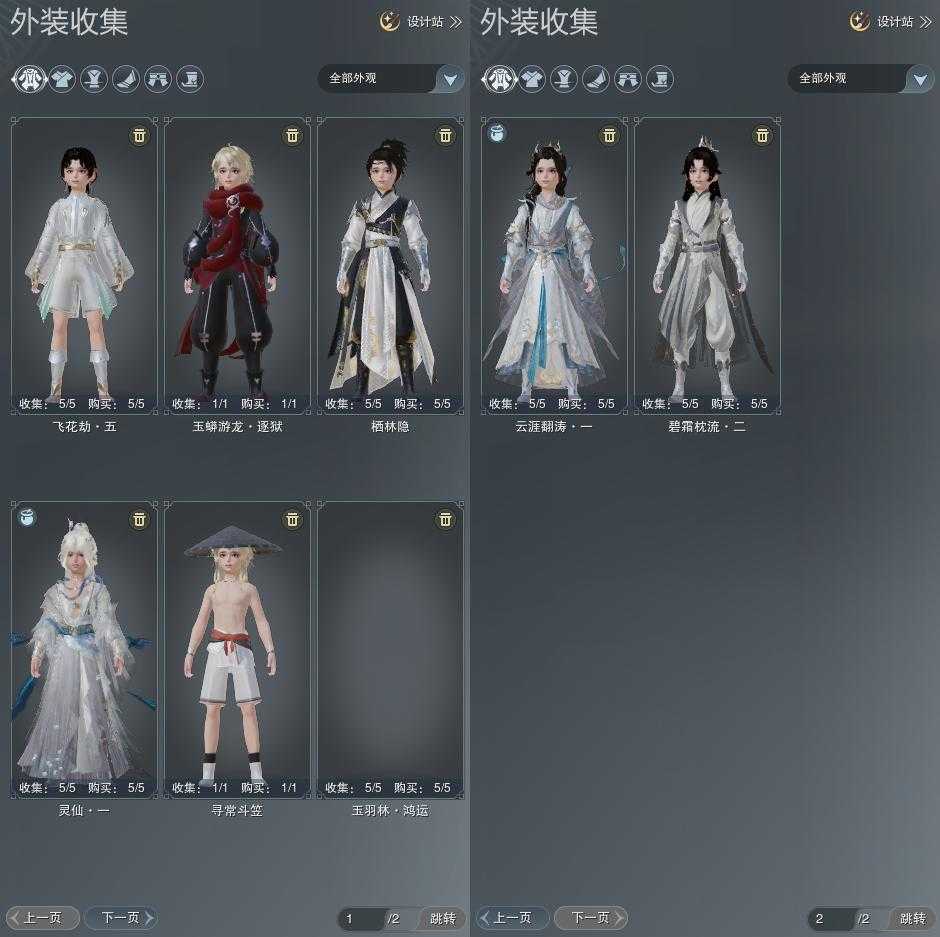Pick the 寻常斗笠 straw hat outfit
940x937 pixels.
pos(237,650)
